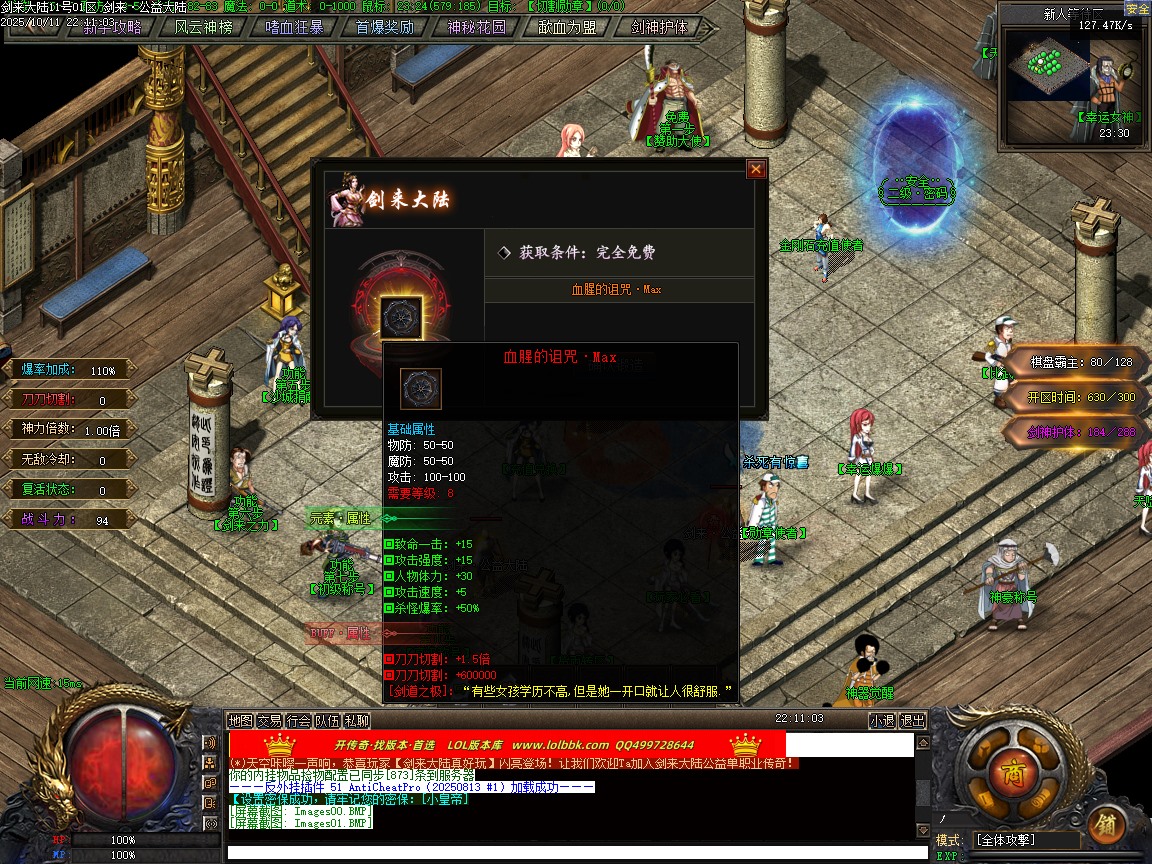Switch to 私聊 private chat

tap(357, 720)
